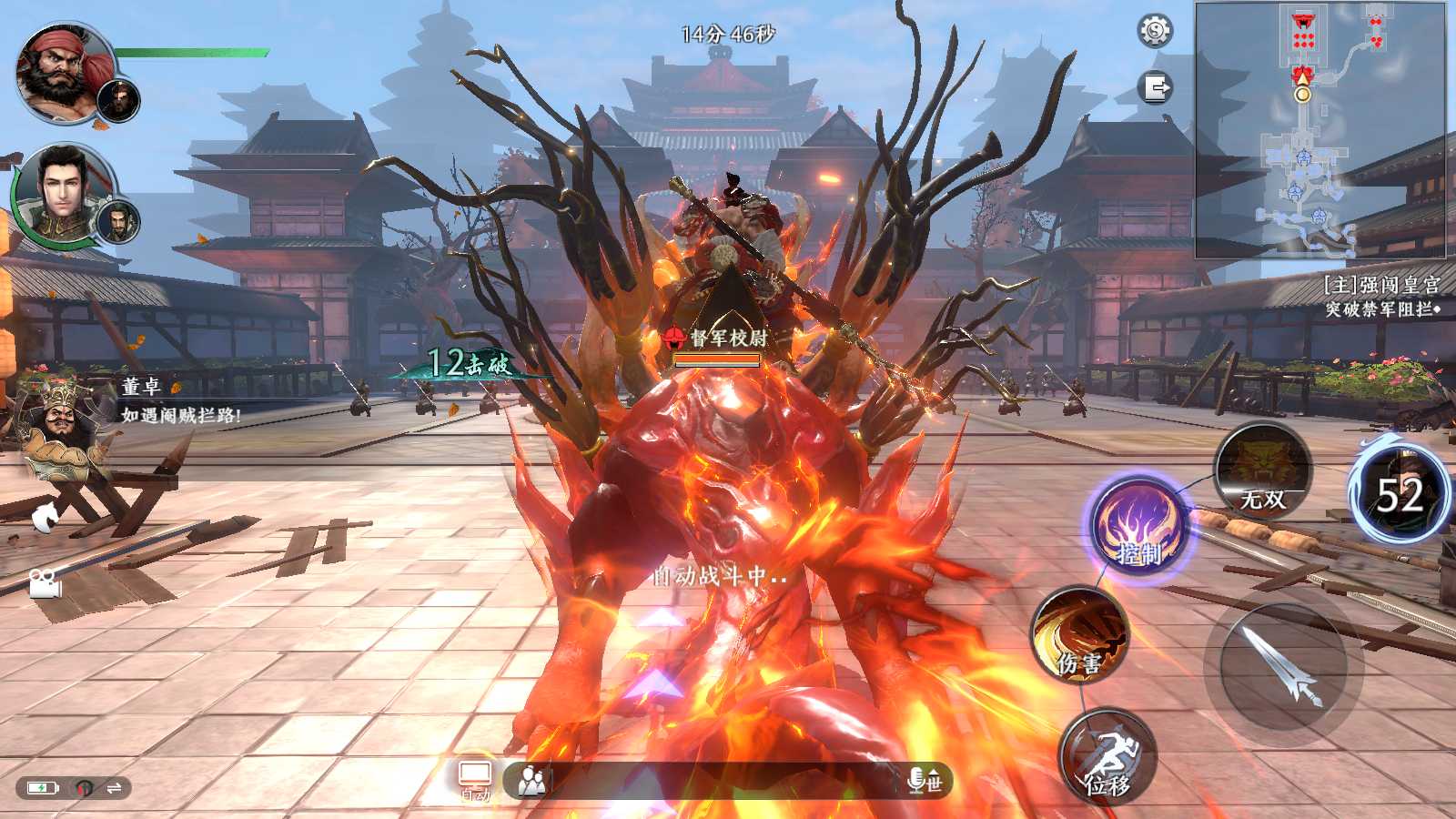Use the 位移 dash skill
Screen dimensions: 1456x819
coord(1107,757)
